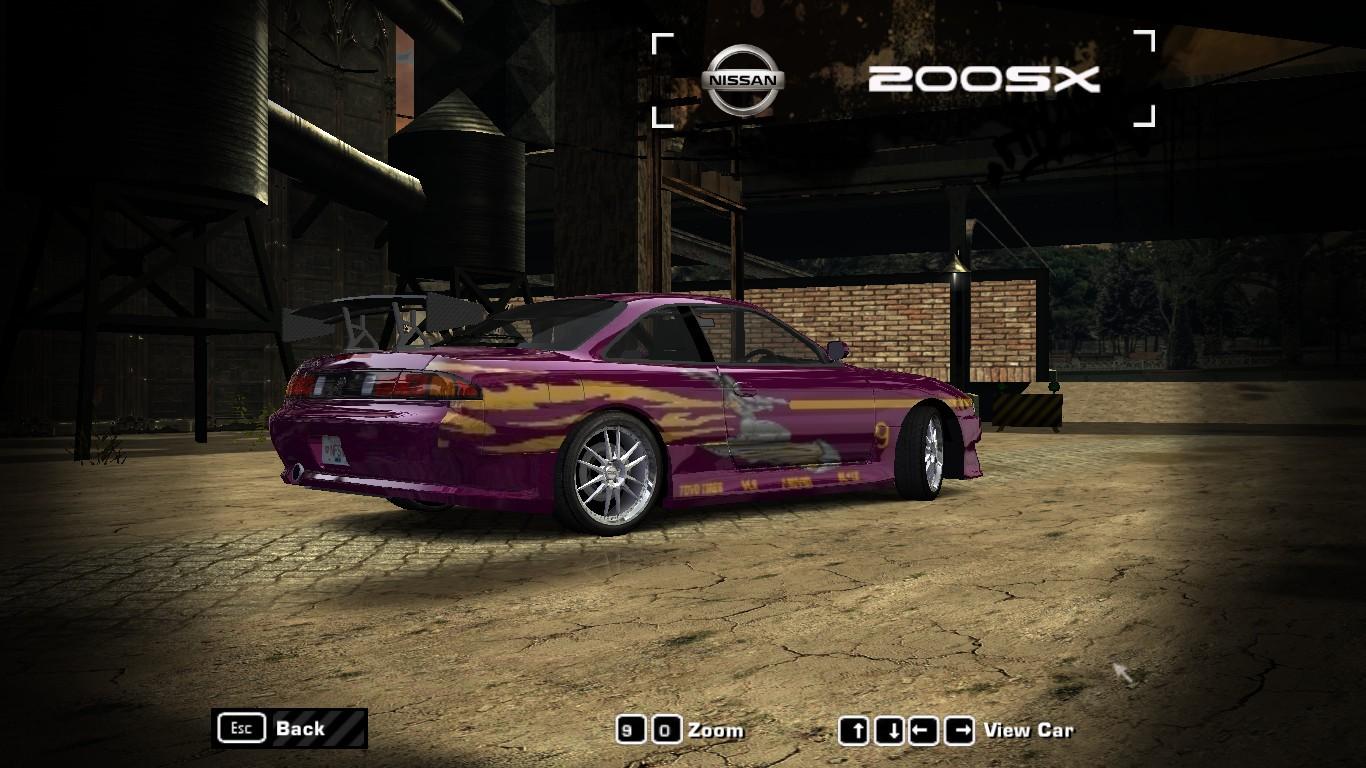1366x768 pixels.
Task: Select the Back label
Action: click(x=300, y=729)
